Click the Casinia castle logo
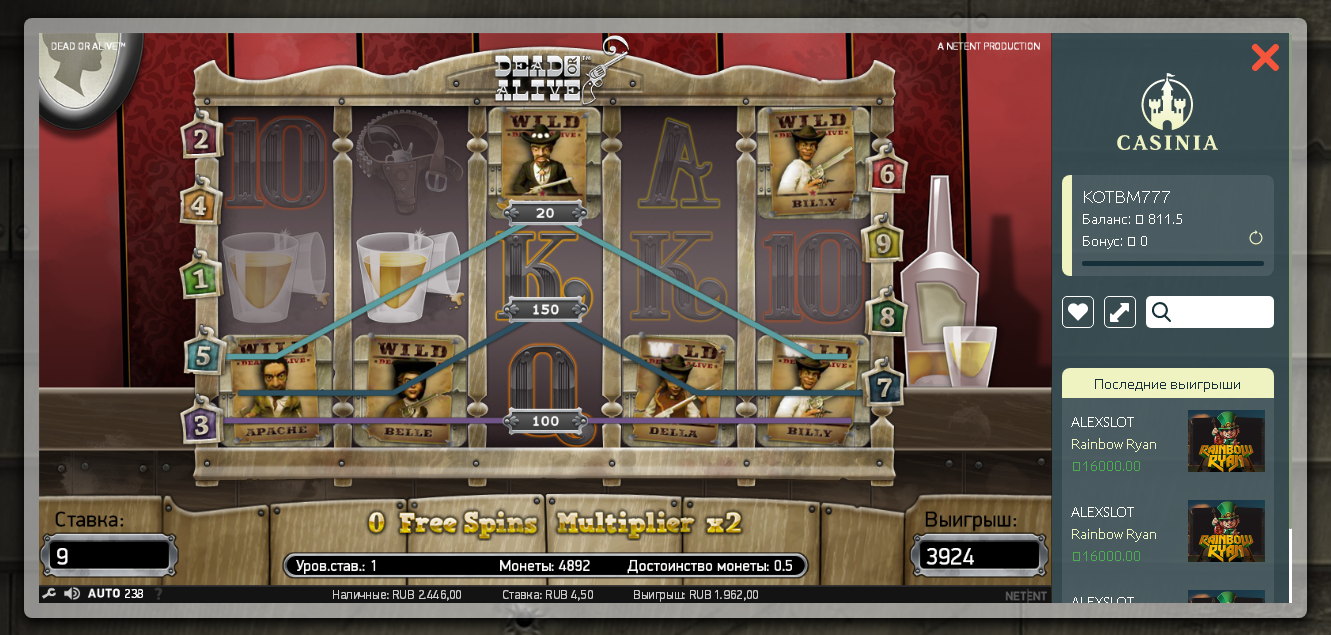Image resolution: width=1331 pixels, height=635 pixels. (1167, 115)
